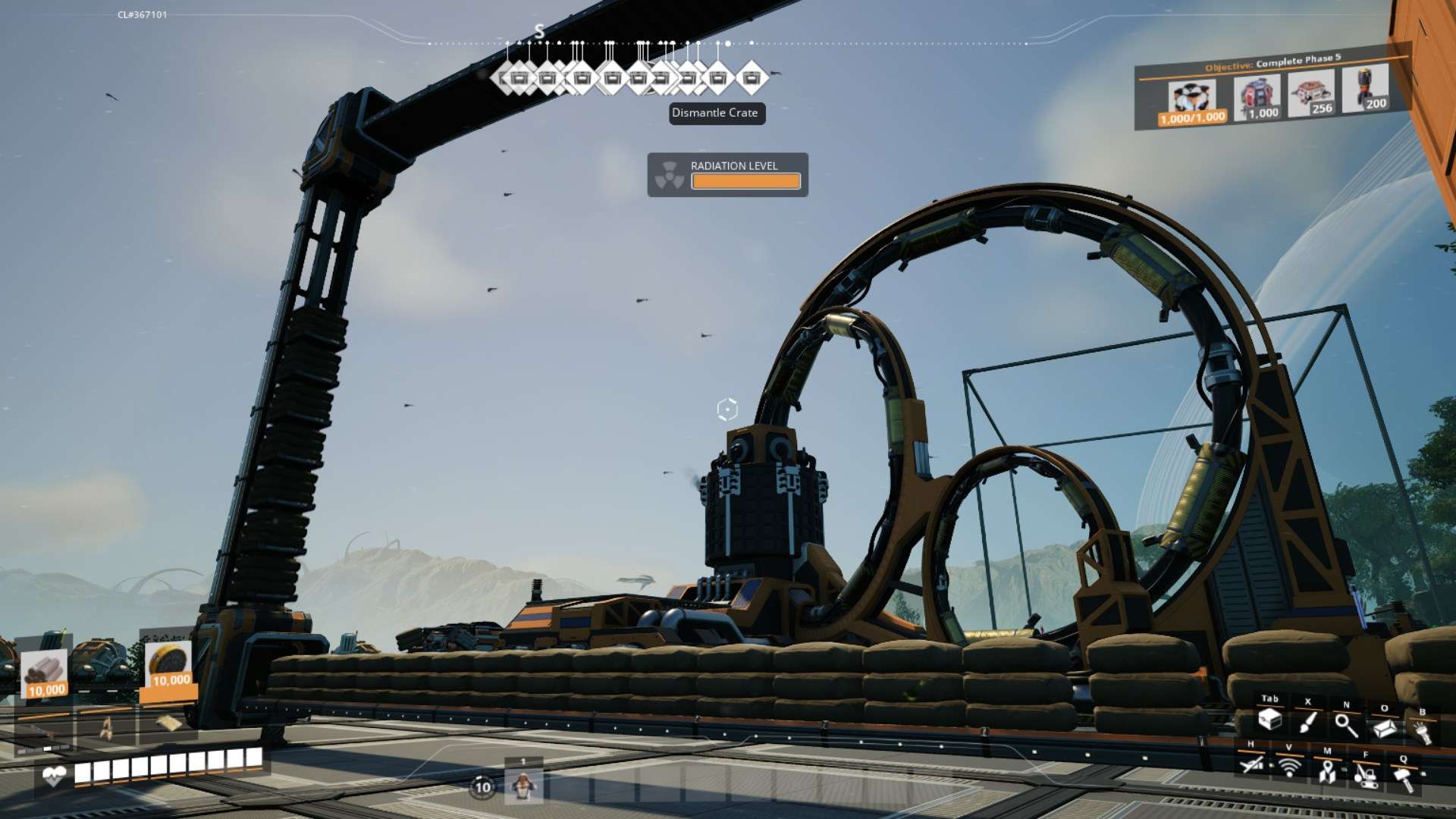Open the inventory with the Tab crate icon

click(1270, 722)
